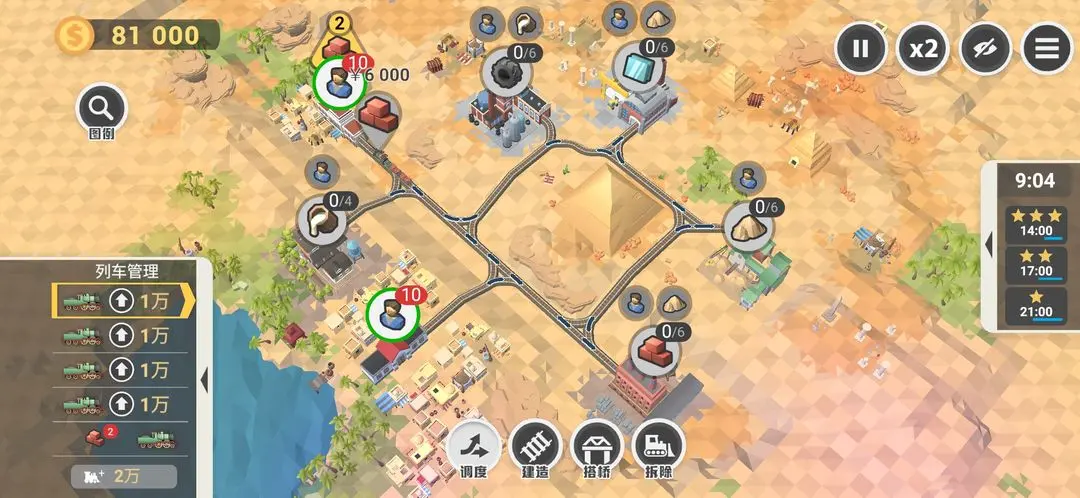Select the train row carrying bricks

click(122, 438)
